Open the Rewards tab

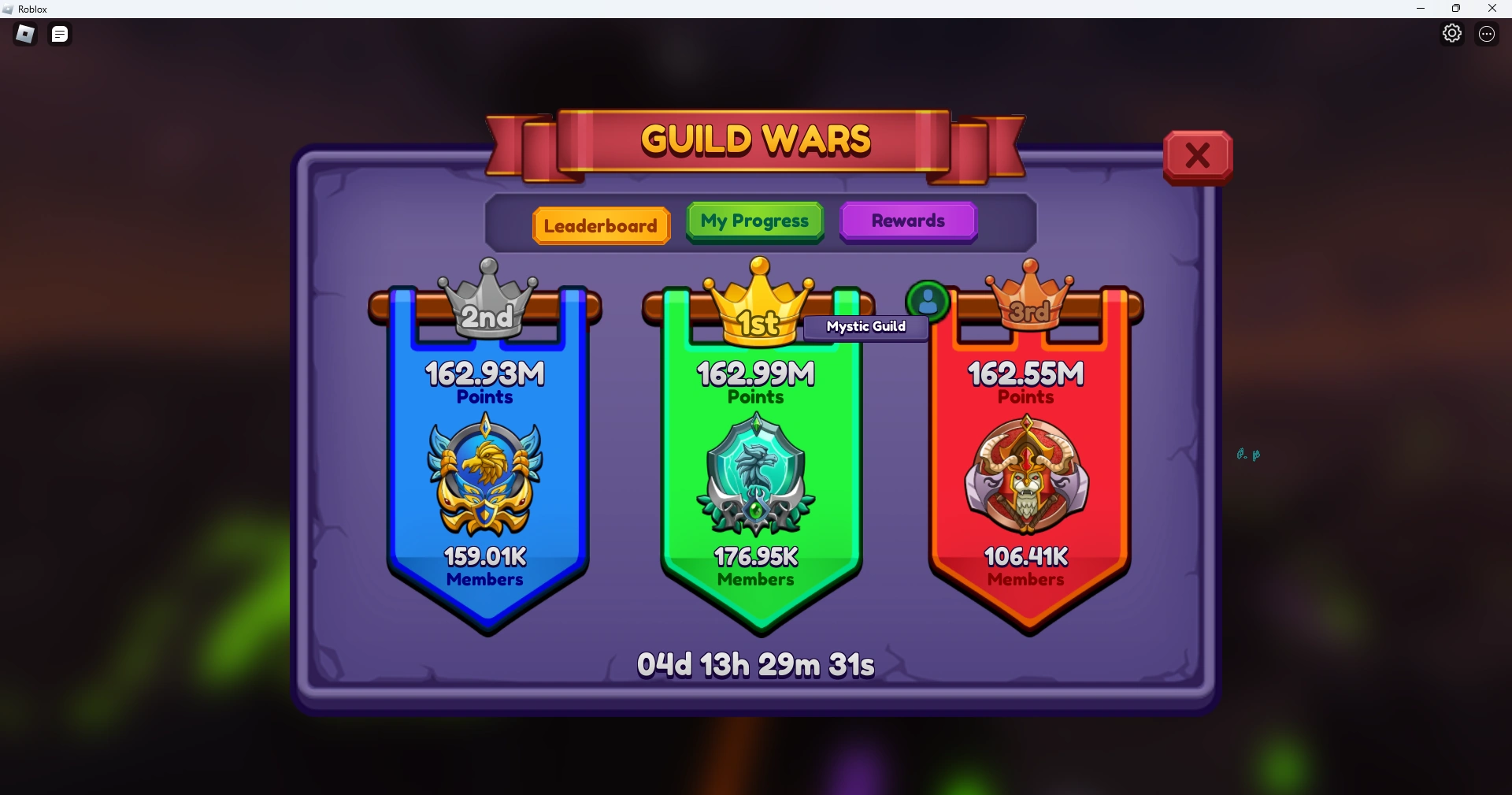[x=907, y=221]
